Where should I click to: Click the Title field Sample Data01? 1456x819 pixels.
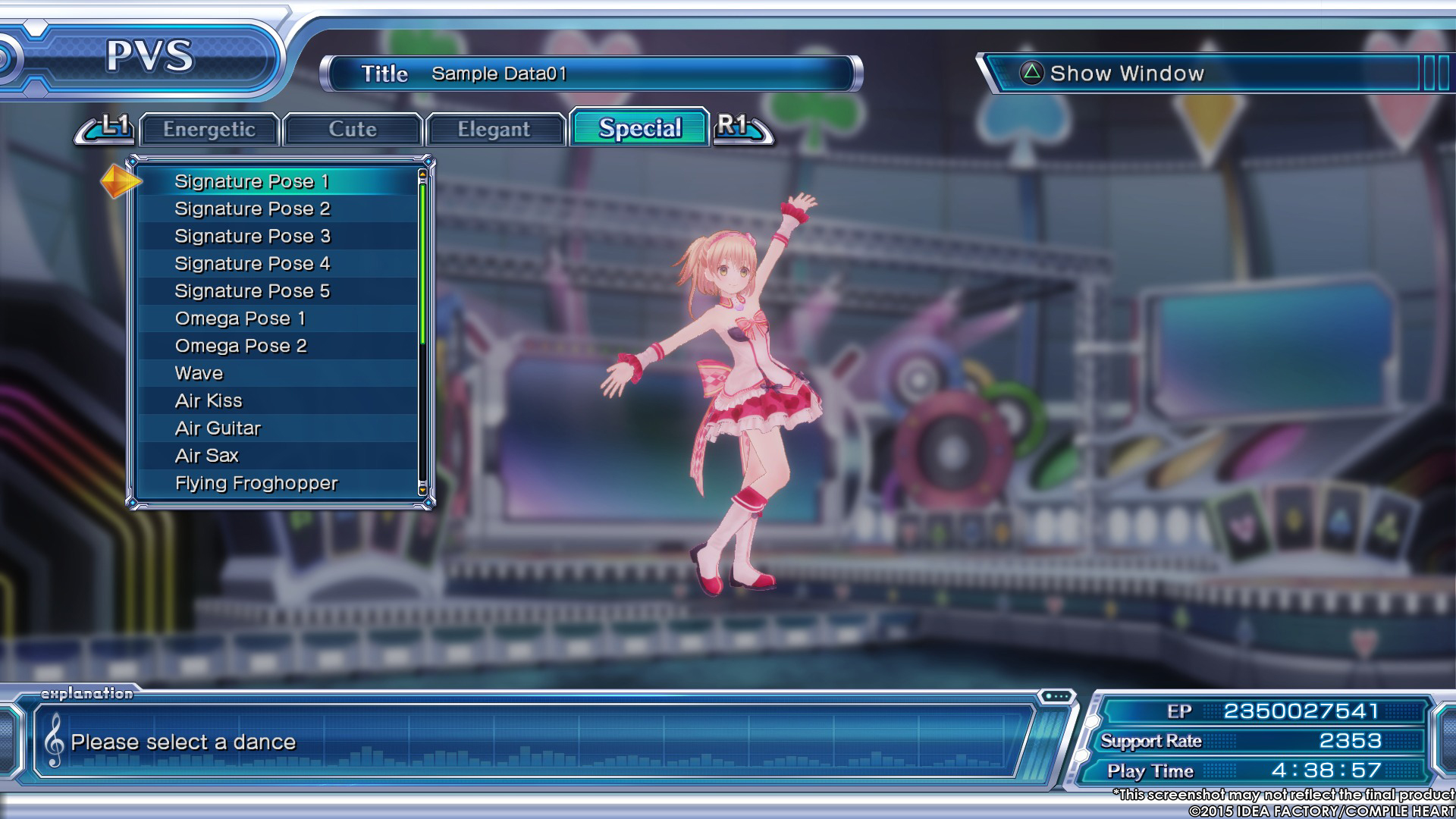click(x=591, y=74)
